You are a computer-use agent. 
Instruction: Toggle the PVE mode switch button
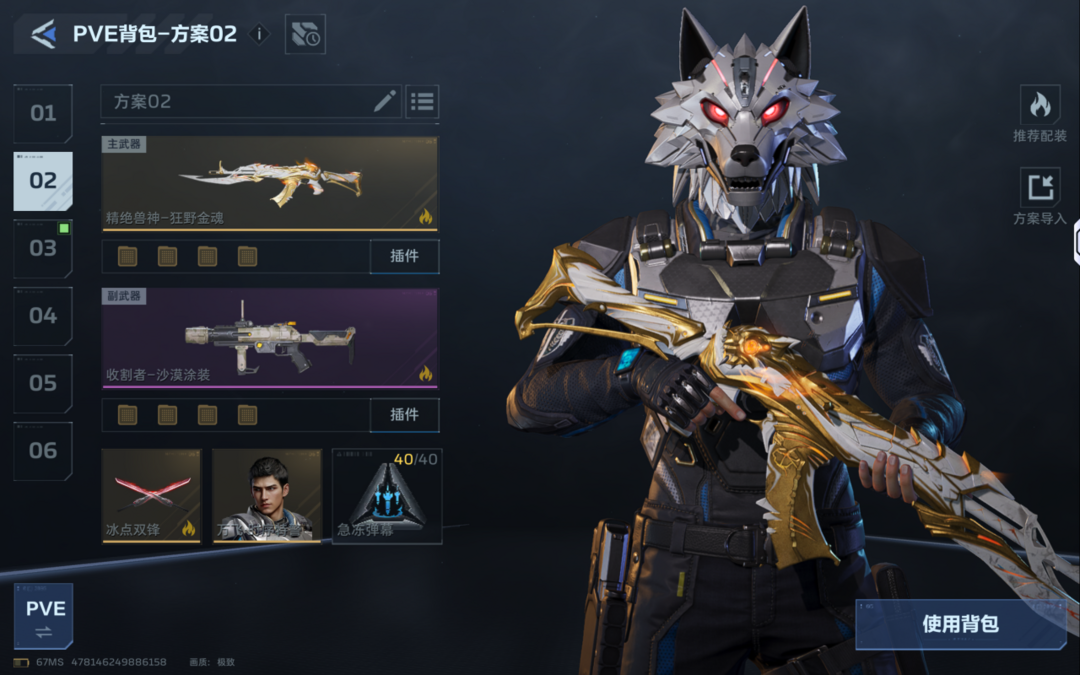point(44,616)
